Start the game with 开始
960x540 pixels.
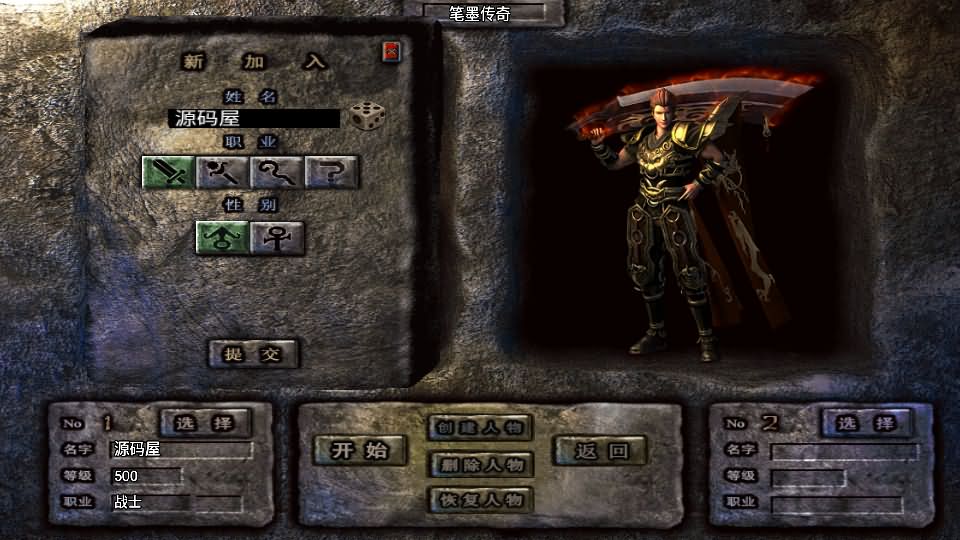click(x=361, y=450)
